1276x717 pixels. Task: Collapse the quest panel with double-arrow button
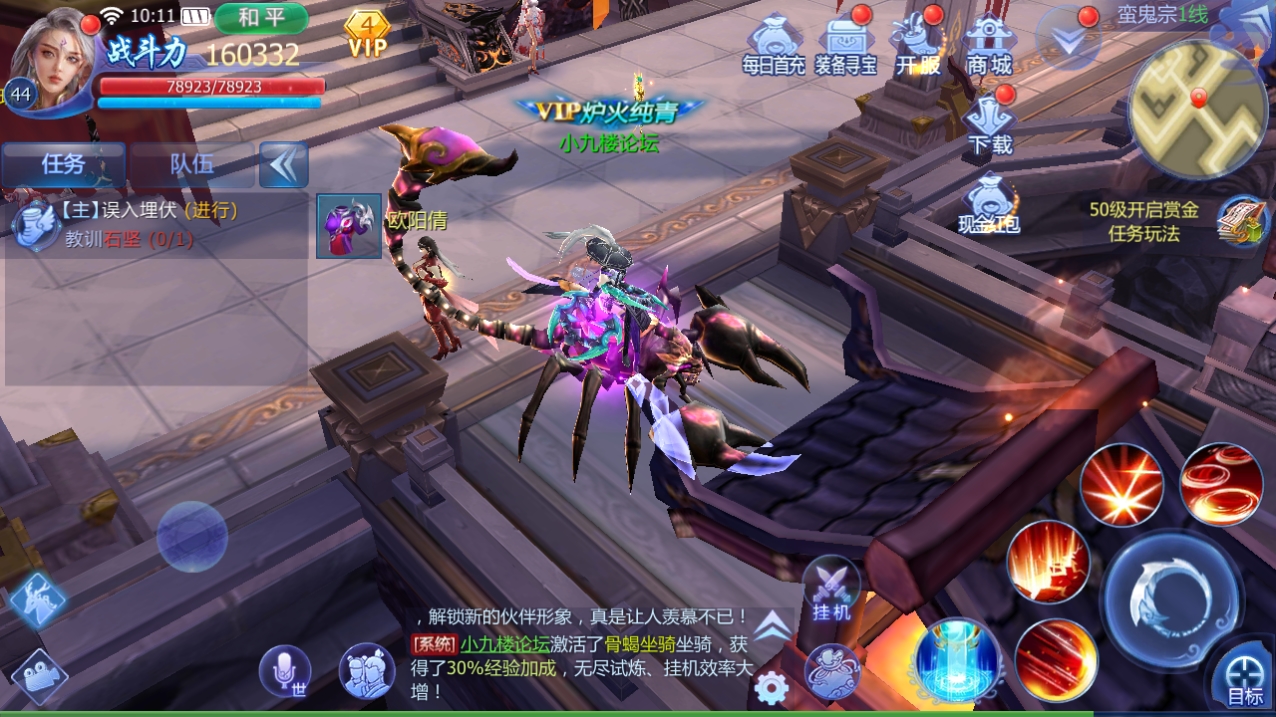(283, 164)
